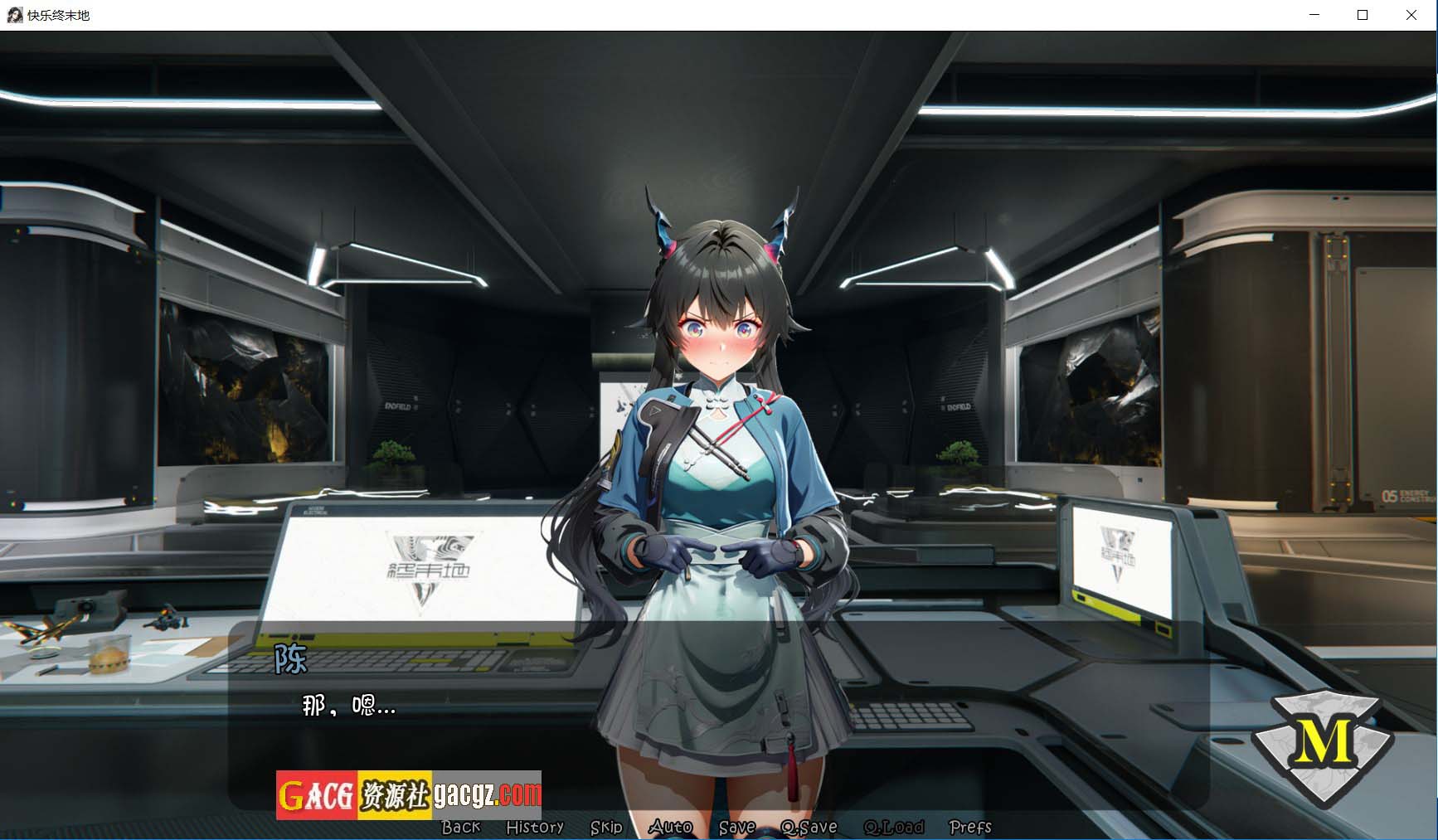1438x840 pixels.
Task: Click the yellow M emblem icon
Action: pos(1322,740)
